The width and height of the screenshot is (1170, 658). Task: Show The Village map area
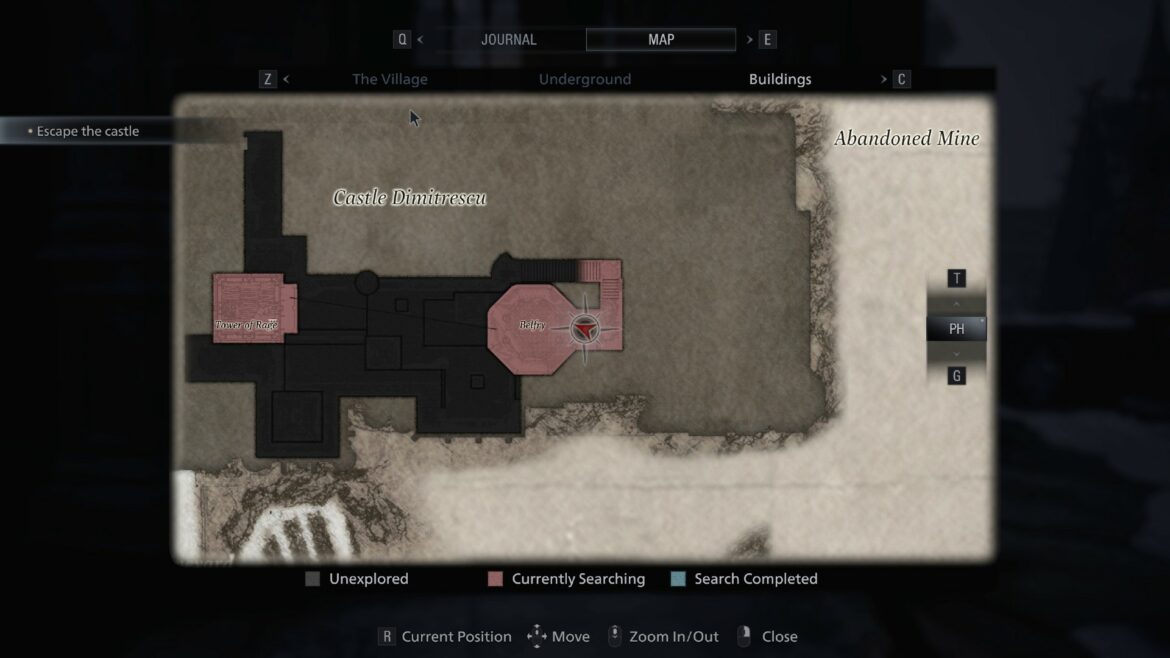(x=389, y=79)
